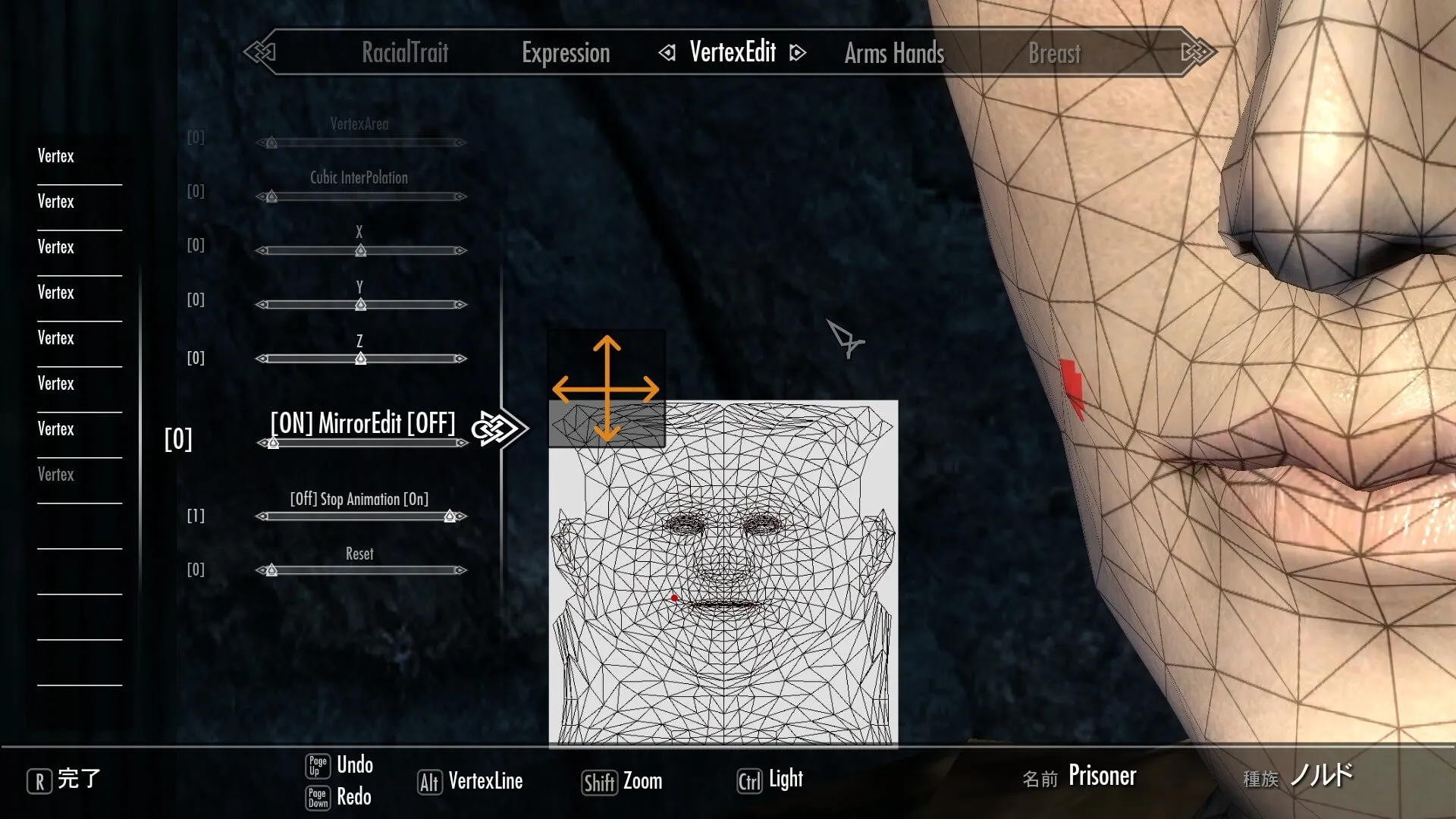Click the right arrow beside VertexEdit
Screen dimensions: 1456x819
click(797, 52)
